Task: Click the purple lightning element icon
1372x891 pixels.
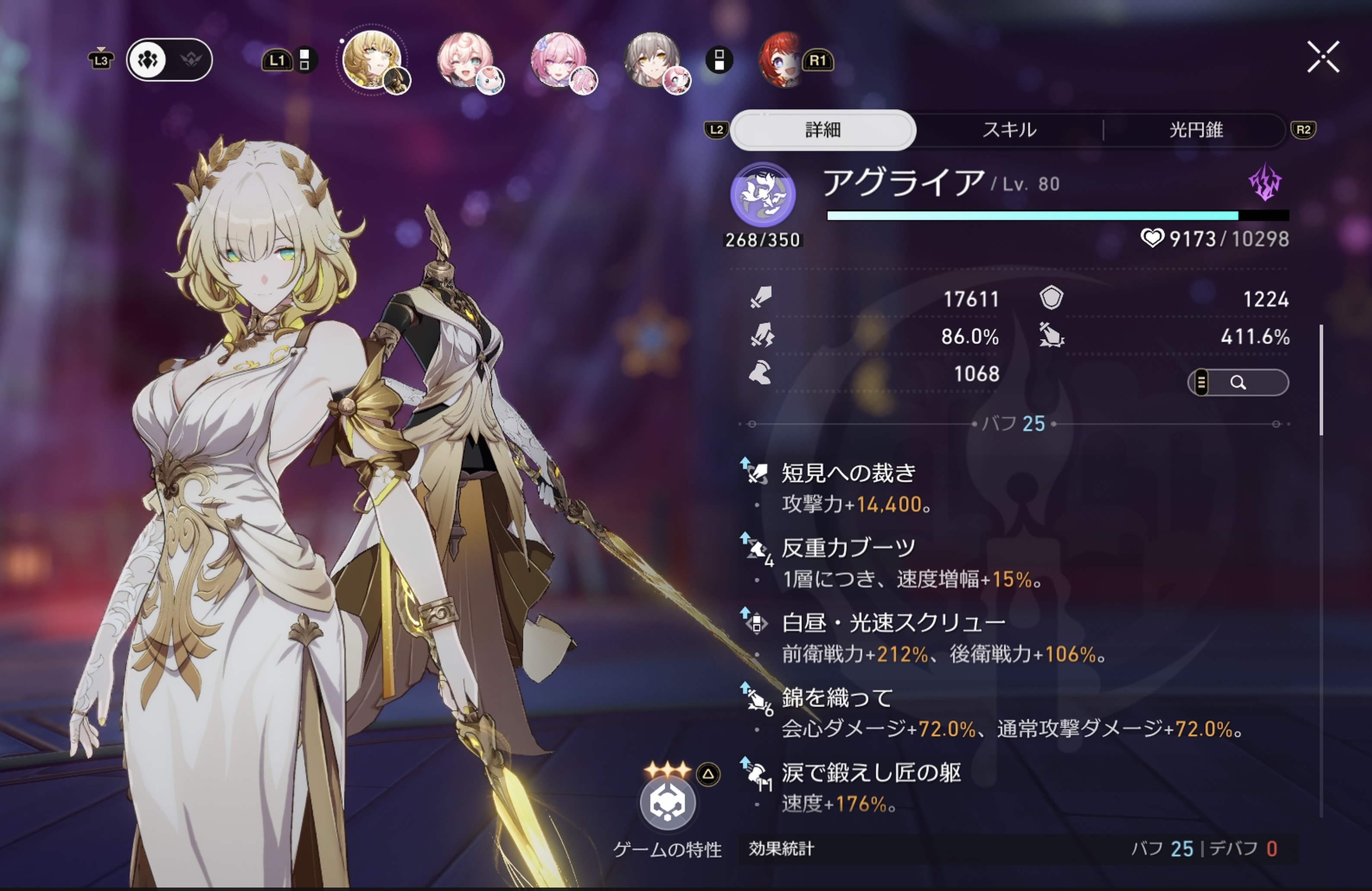Action: tap(1265, 183)
